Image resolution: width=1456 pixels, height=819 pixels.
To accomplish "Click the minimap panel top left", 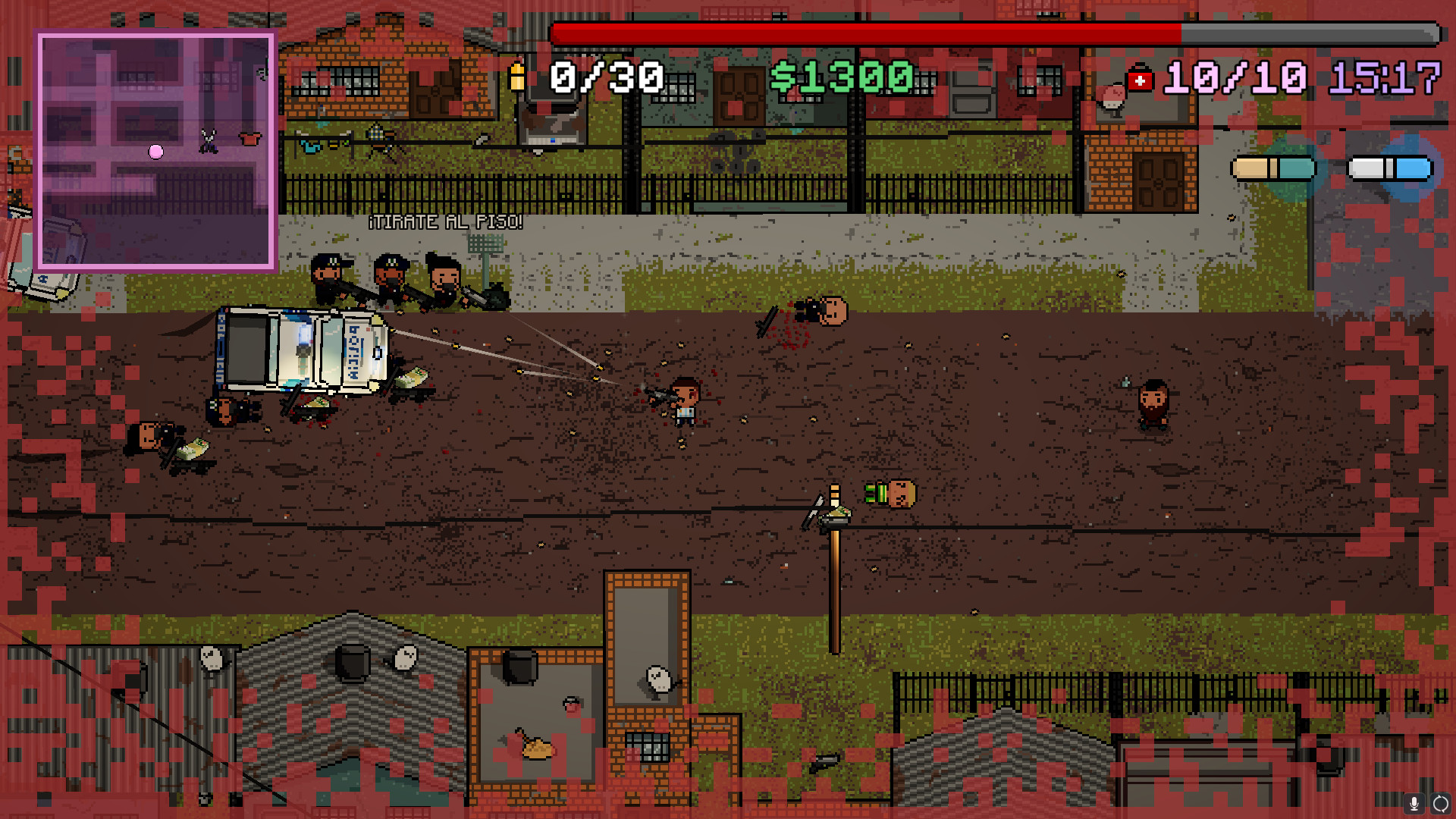I will (x=155, y=149).
